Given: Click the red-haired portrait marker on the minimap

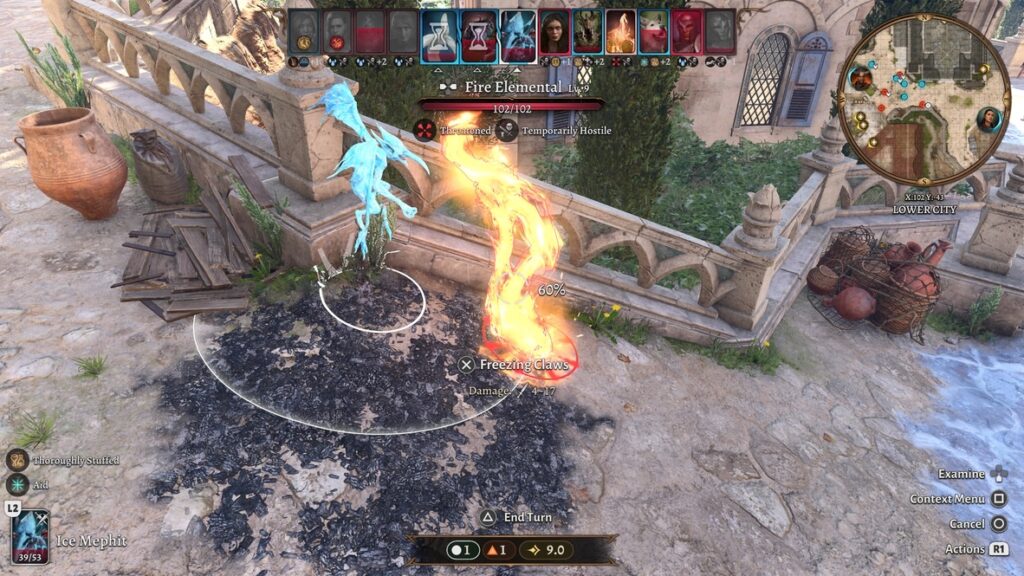Looking at the screenshot, I should click(x=860, y=79).
